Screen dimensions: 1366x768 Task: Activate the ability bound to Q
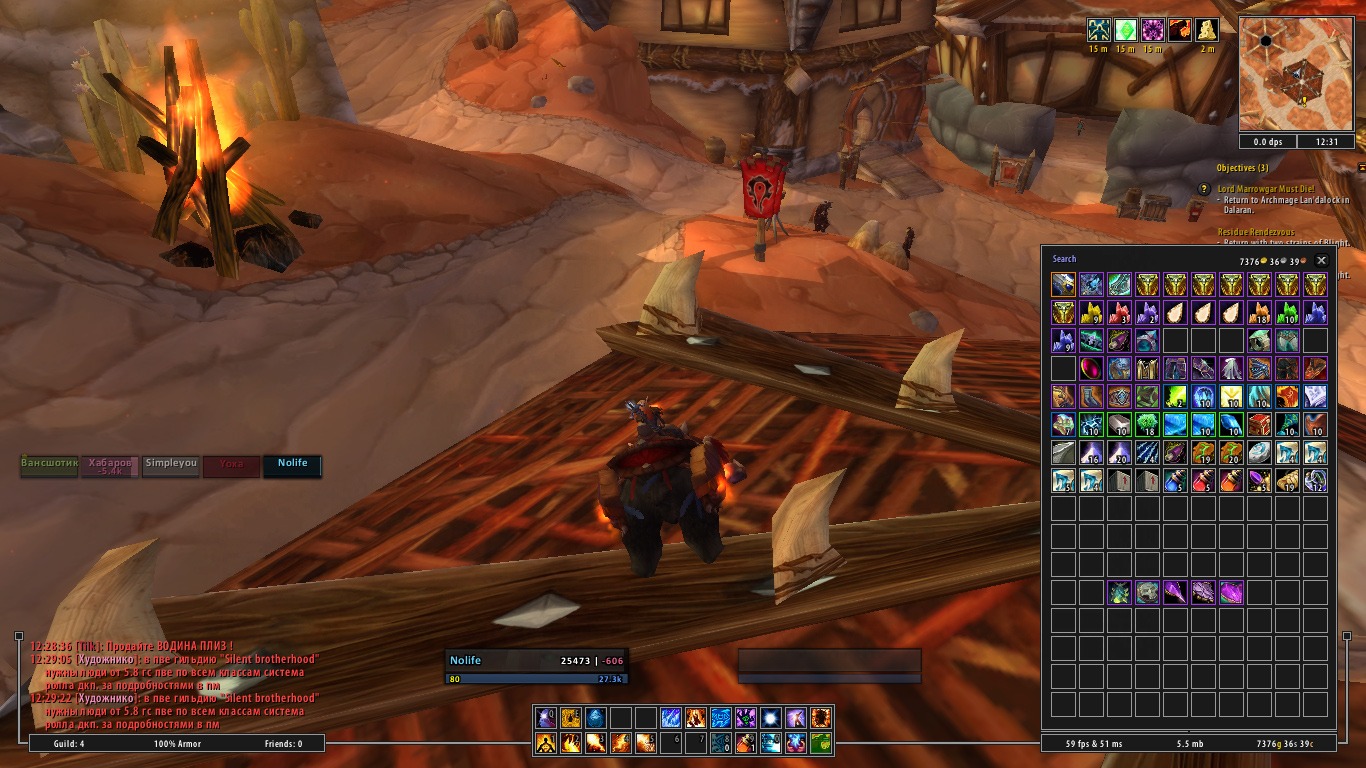pyautogui.click(x=545, y=718)
